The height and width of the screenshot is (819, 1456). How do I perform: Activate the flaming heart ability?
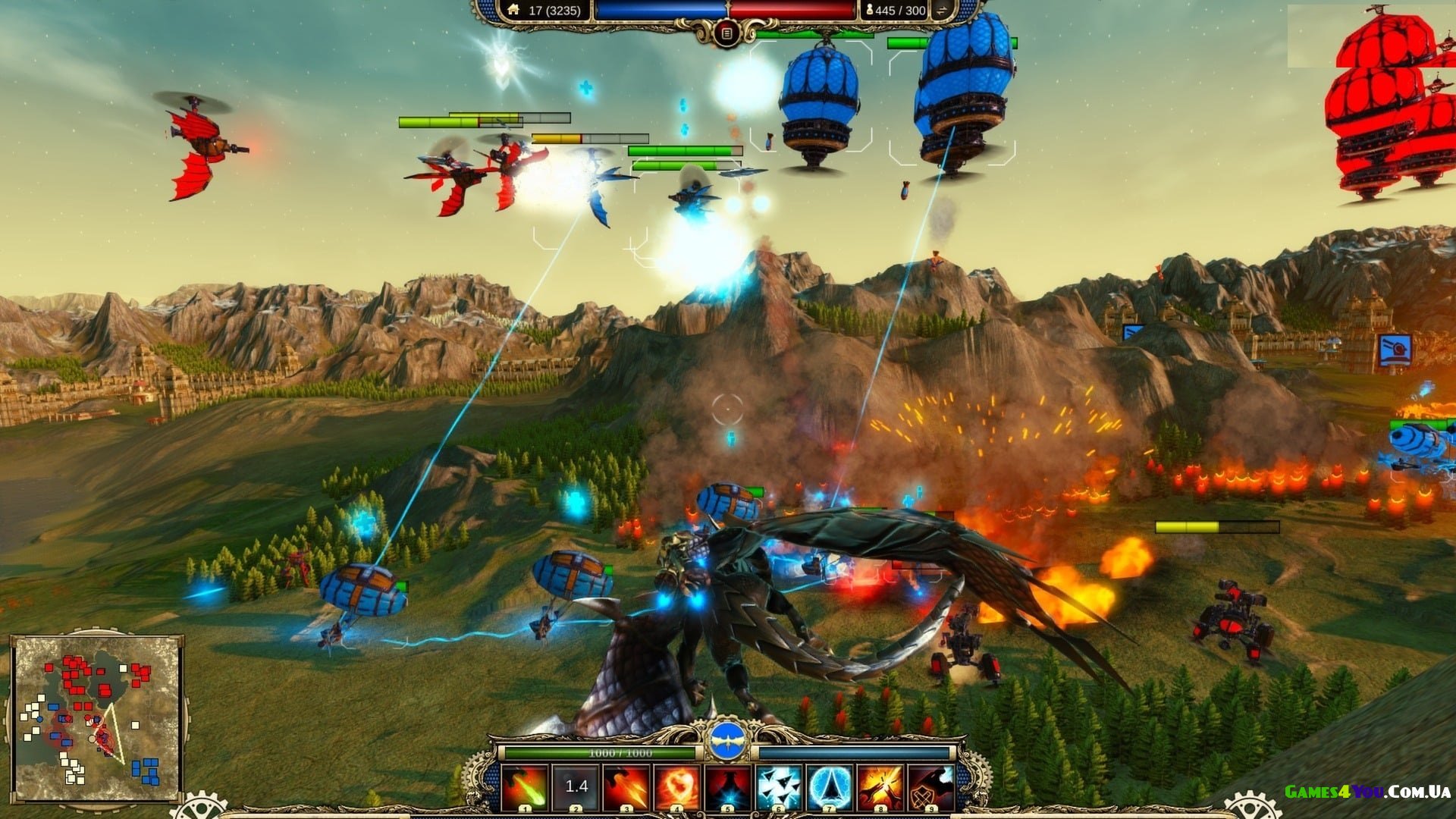click(677, 787)
